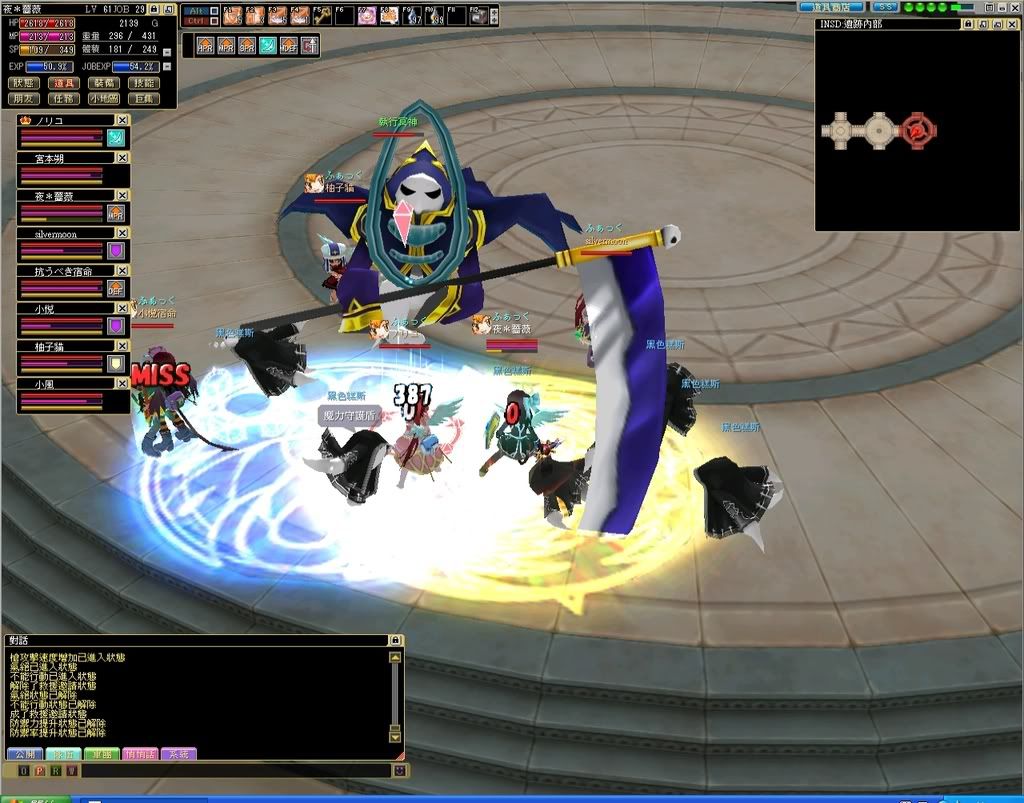Open the 道具商店 item shop button
1024x803 pixels.
831,7
